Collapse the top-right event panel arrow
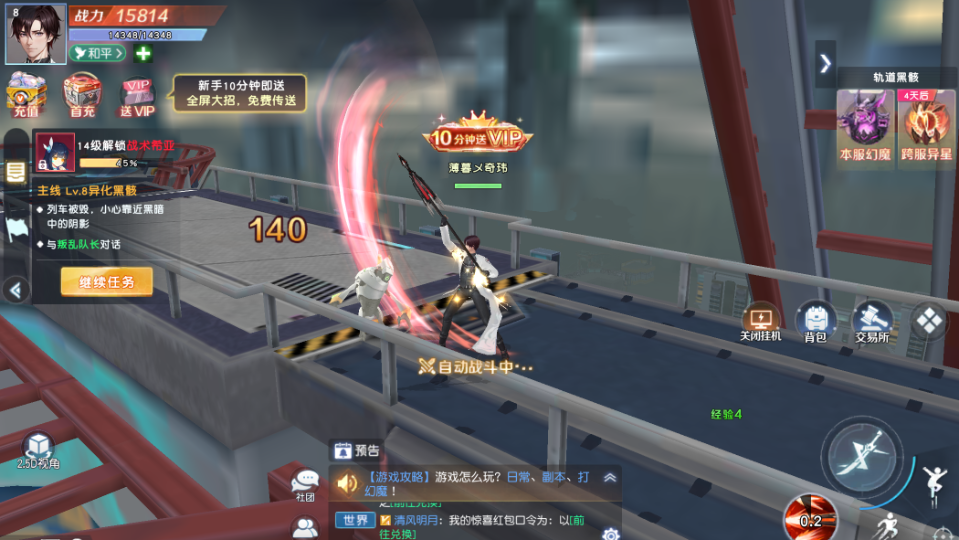959x540 pixels. click(825, 63)
